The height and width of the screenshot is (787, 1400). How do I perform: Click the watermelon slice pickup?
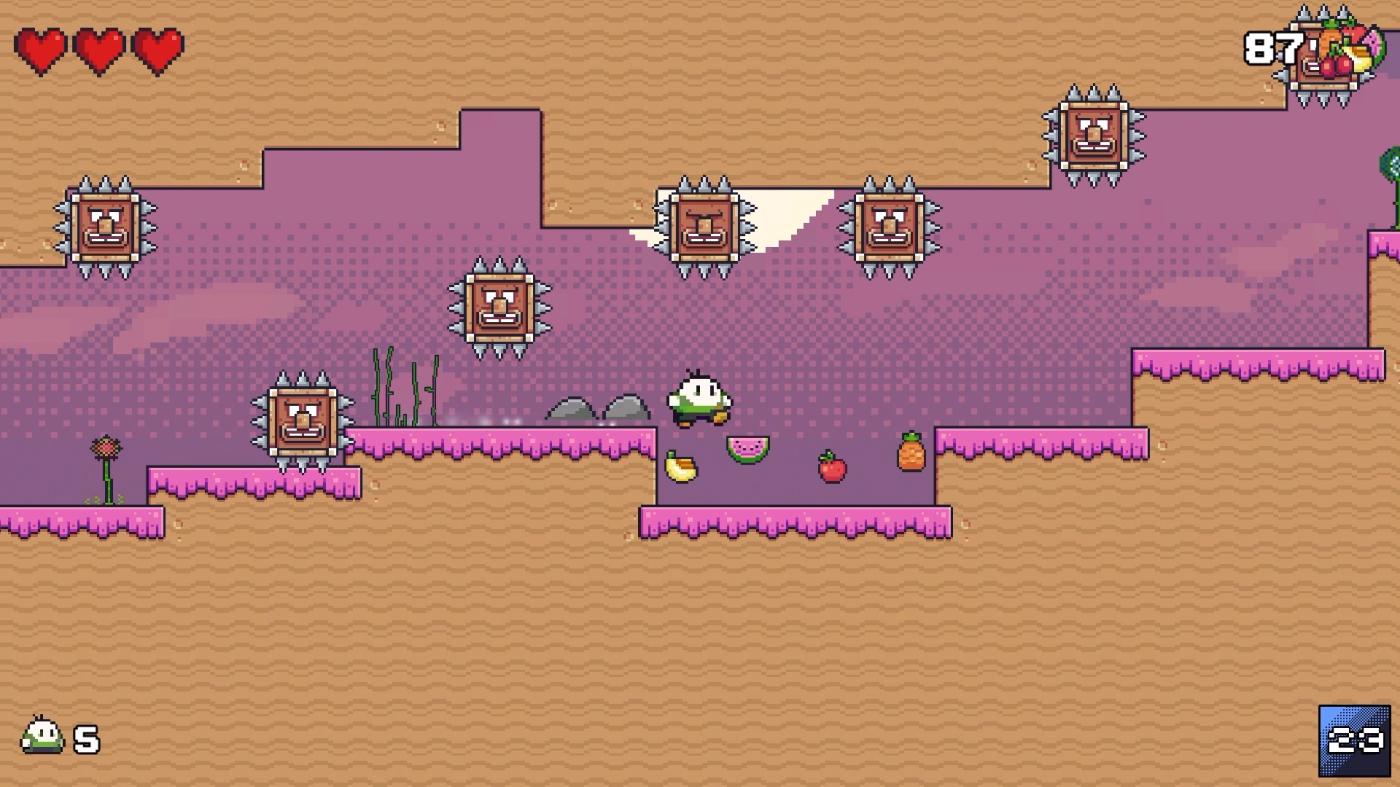(x=748, y=449)
